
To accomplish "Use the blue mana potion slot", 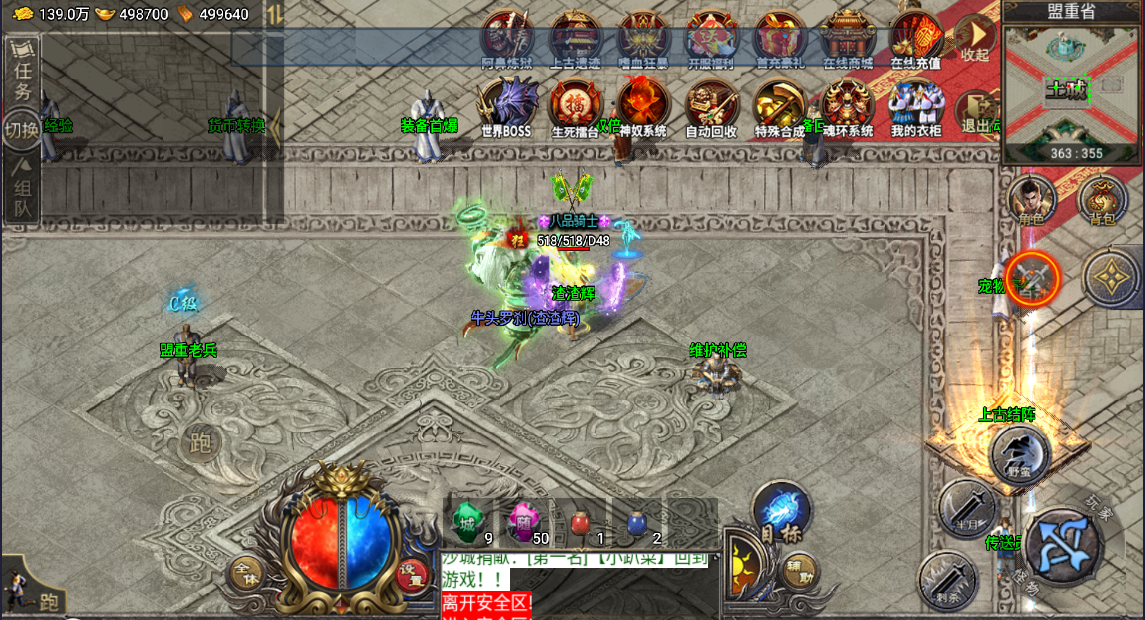I will point(636,522).
